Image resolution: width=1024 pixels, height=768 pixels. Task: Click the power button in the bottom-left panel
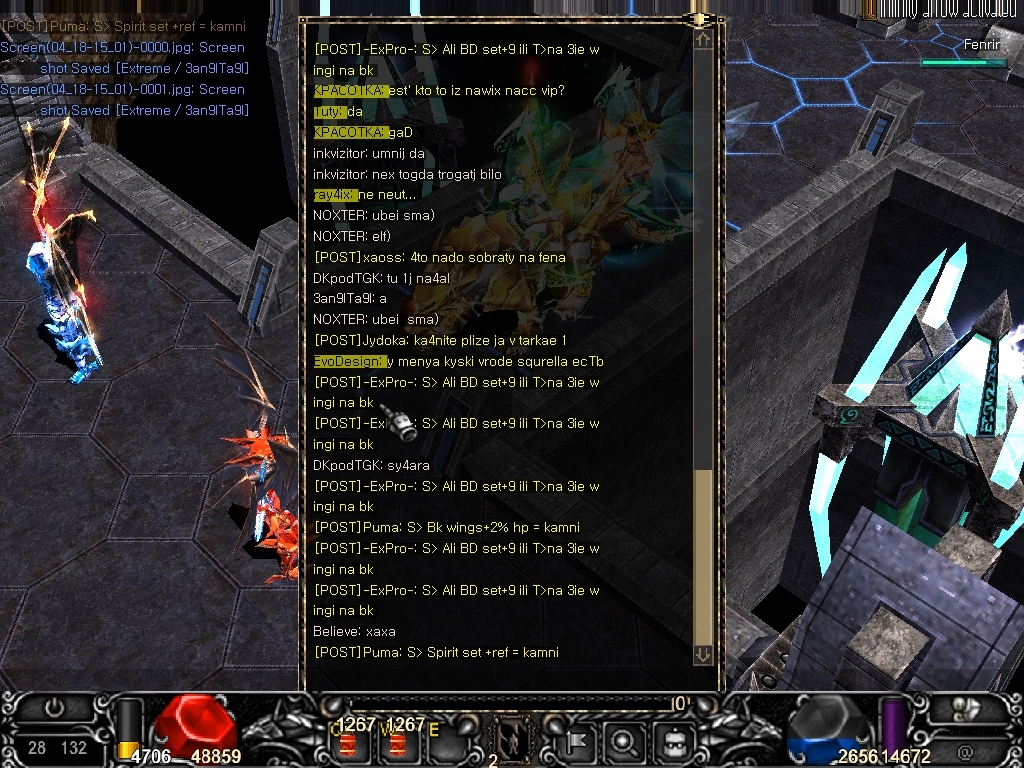[54, 708]
